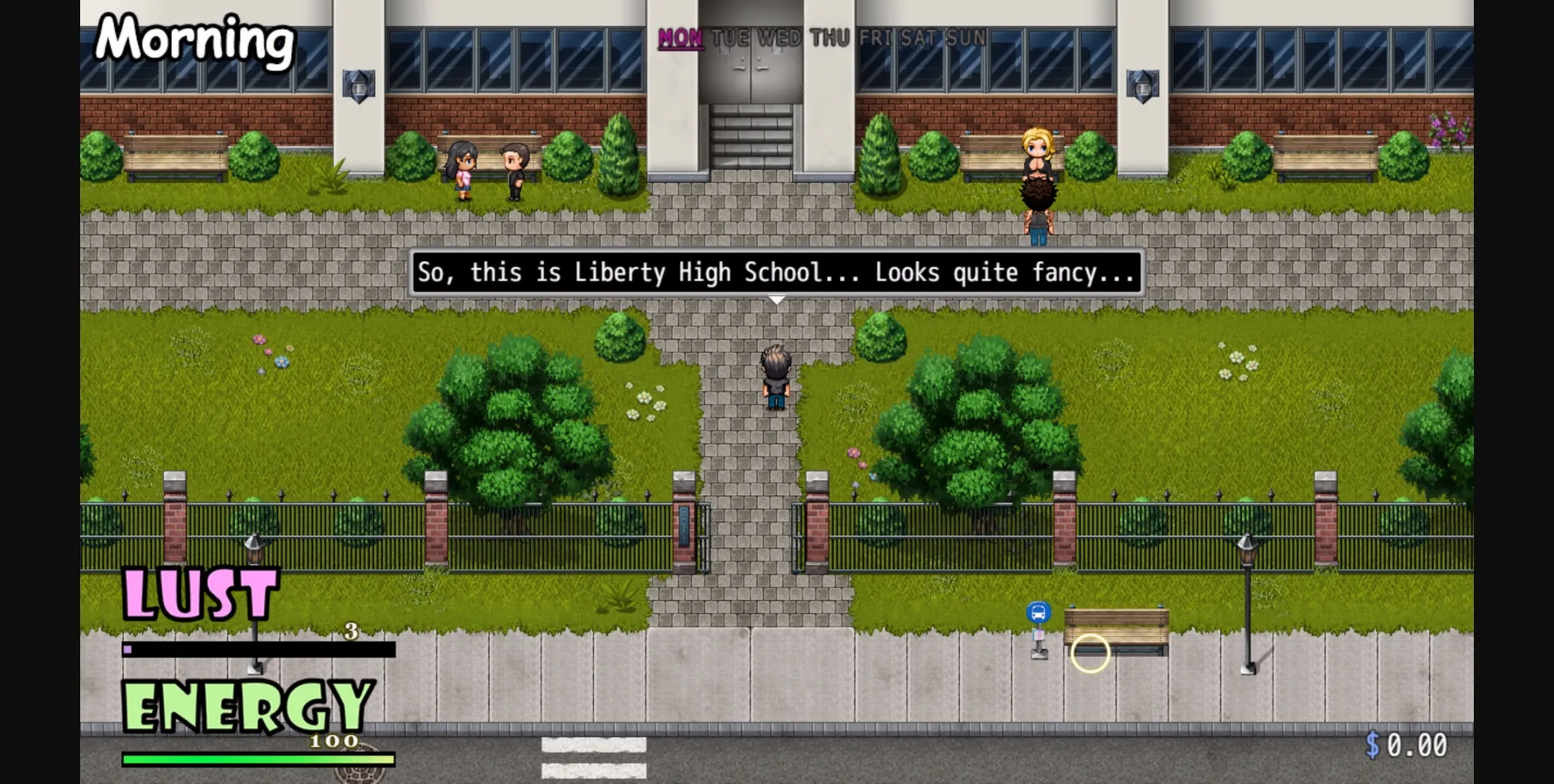Click the ENERGY bar showing 100
Screen dimensions: 1554x784
[257, 758]
